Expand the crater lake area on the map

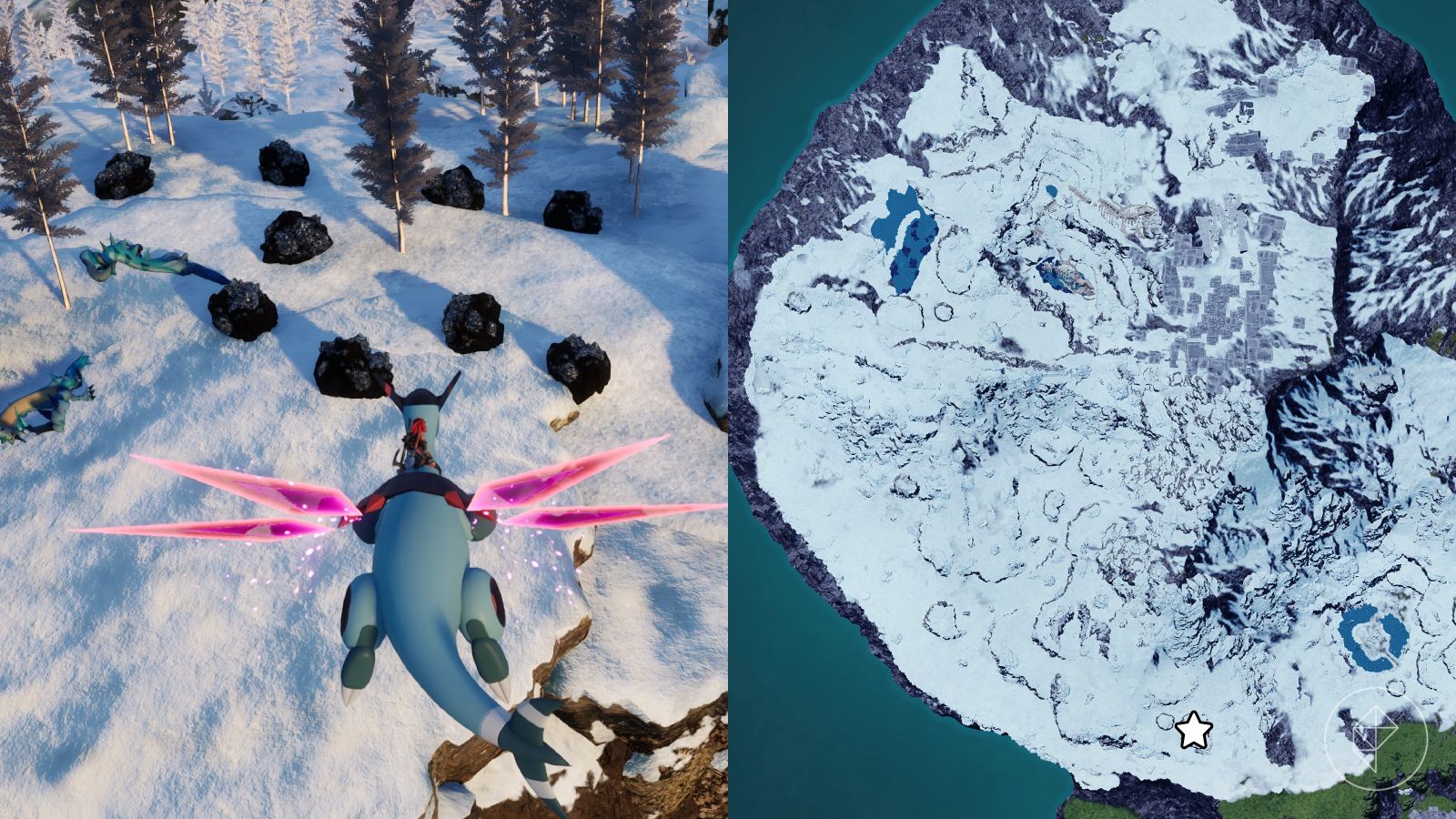point(1374,637)
